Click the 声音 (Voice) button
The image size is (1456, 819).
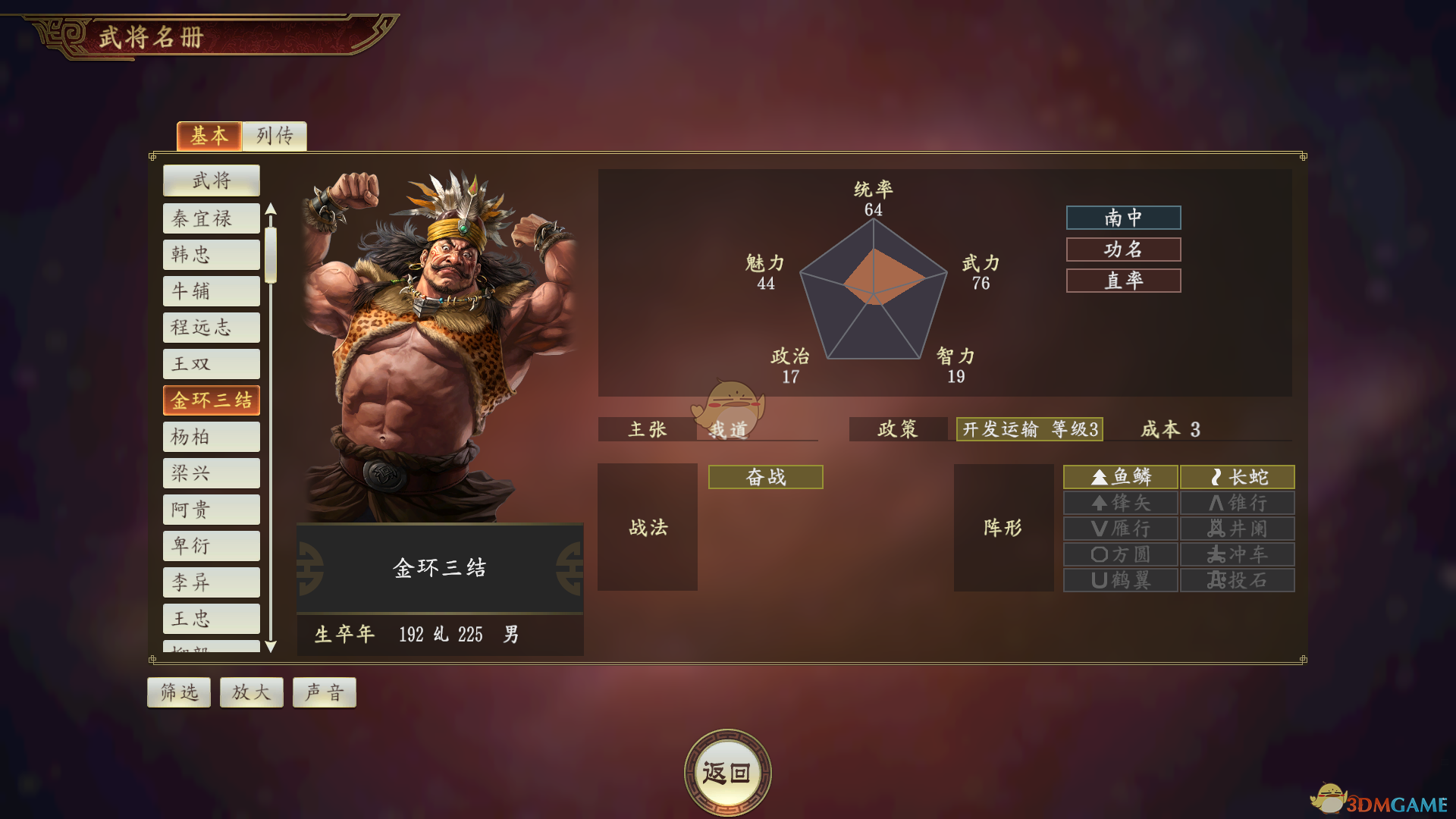tap(324, 692)
